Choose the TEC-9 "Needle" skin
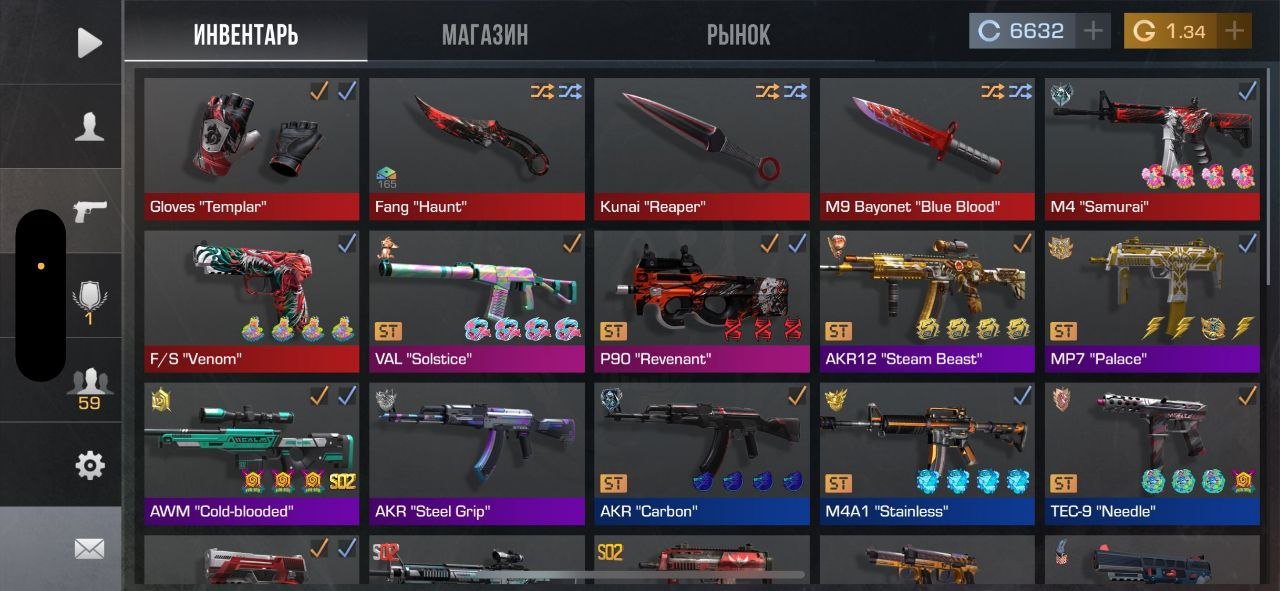This screenshot has height=591, width=1280. tap(1152, 452)
